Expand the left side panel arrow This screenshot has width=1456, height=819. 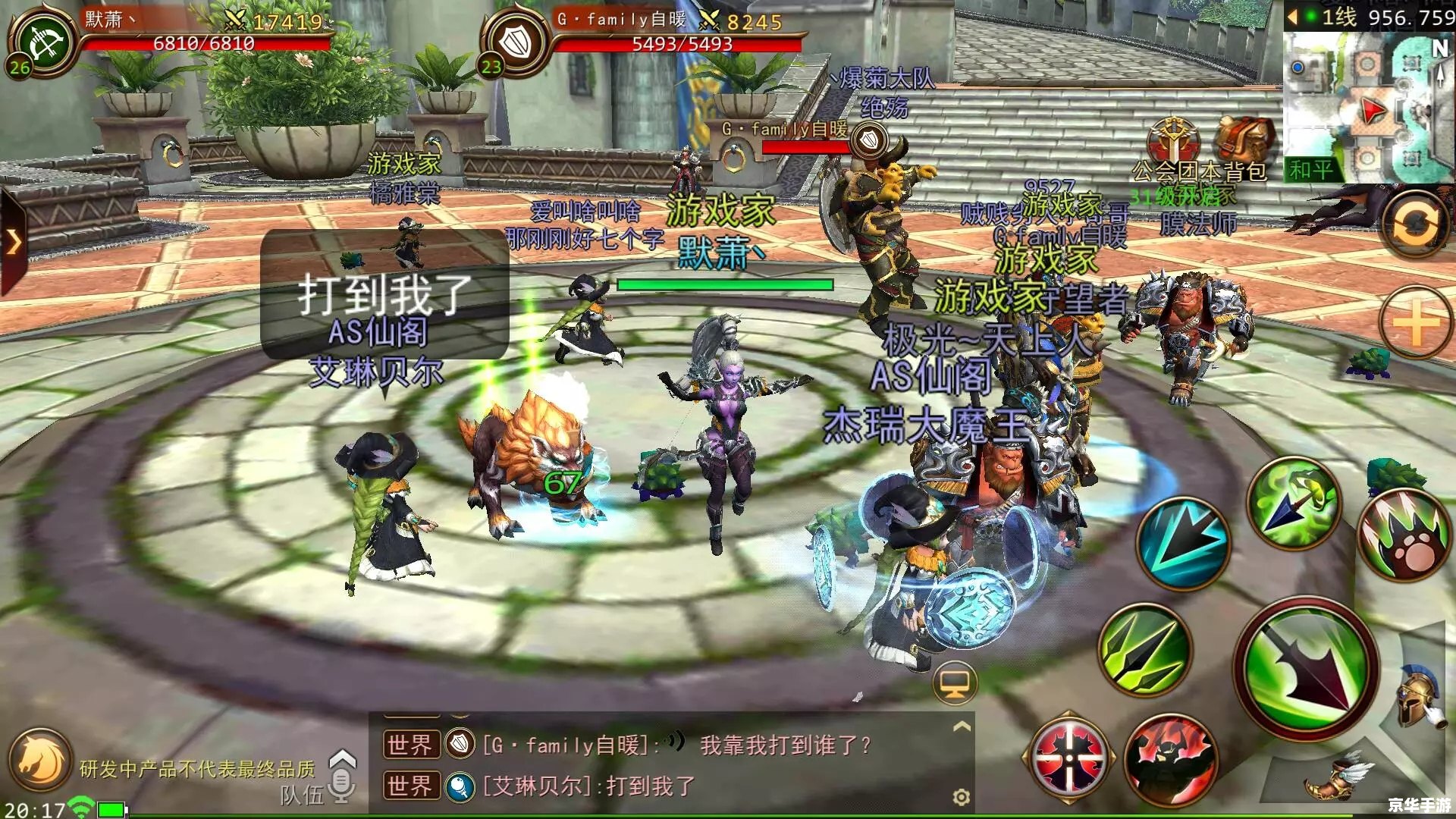(14, 243)
